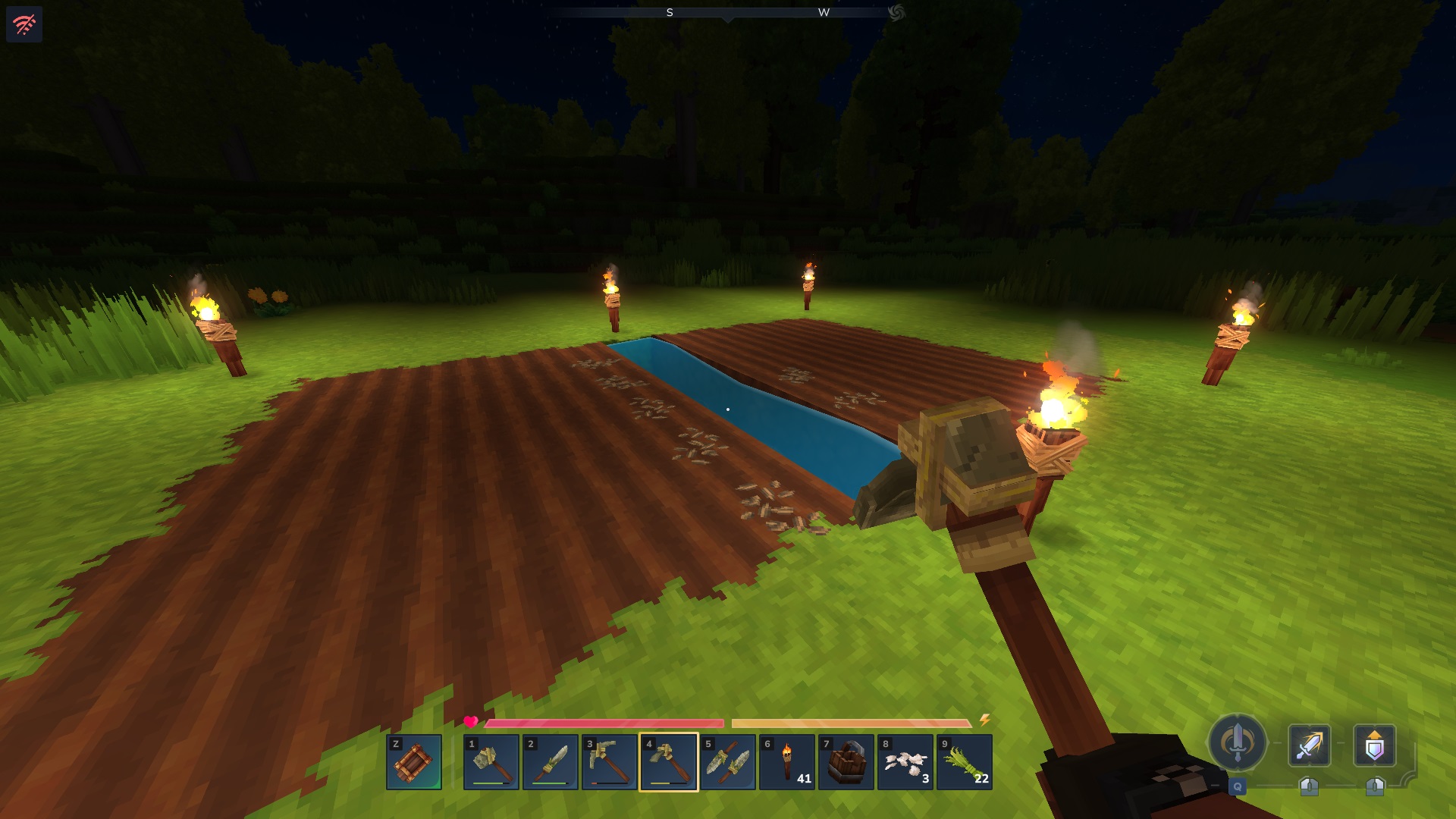The width and height of the screenshot is (1456, 819).
Task: Select the stone hatchet in slot 1
Action: (x=491, y=761)
